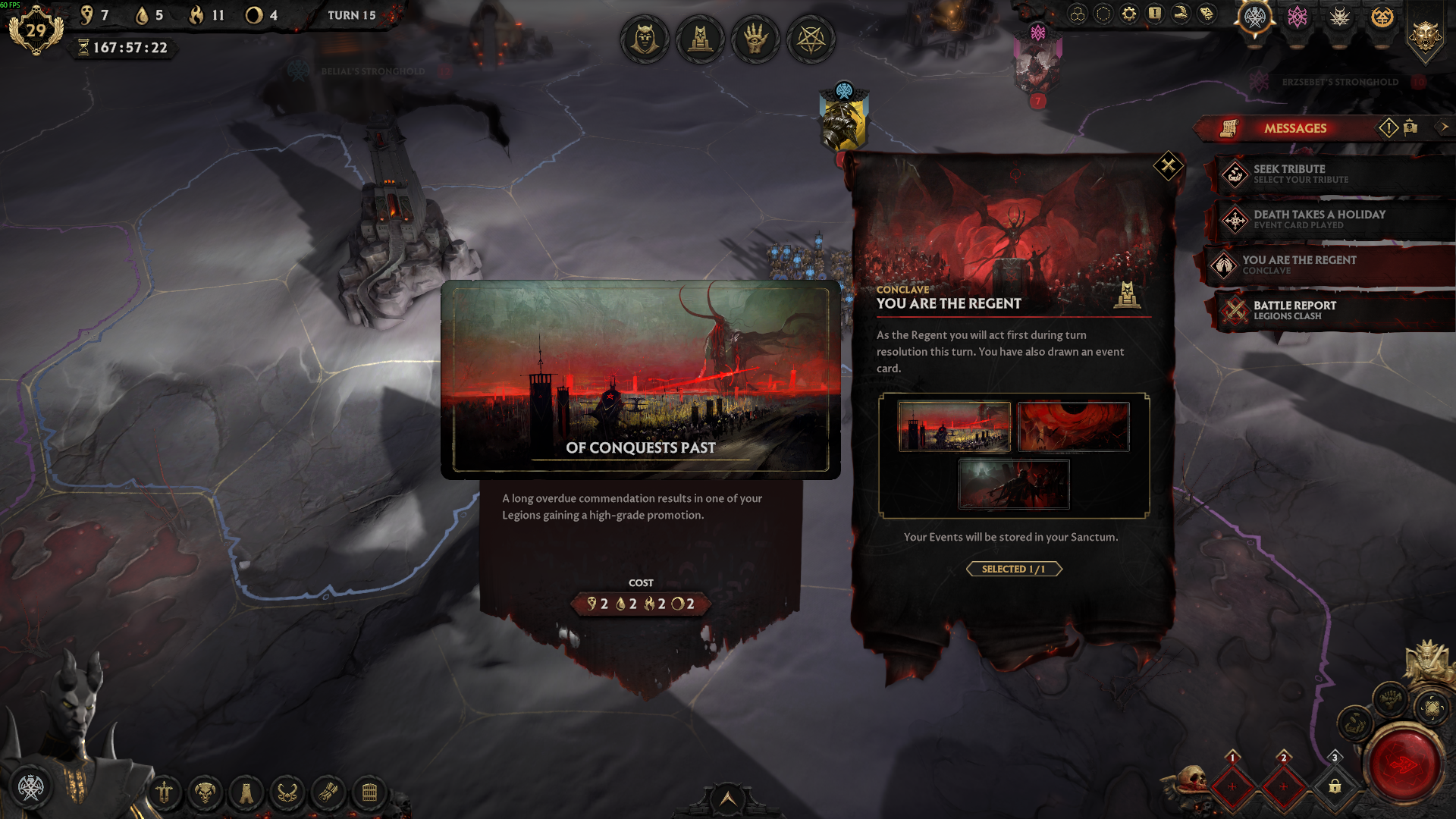Collapse the Messages panel with the arrow
This screenshot has height=819, width=1456.
click(x=1444, y=127)
